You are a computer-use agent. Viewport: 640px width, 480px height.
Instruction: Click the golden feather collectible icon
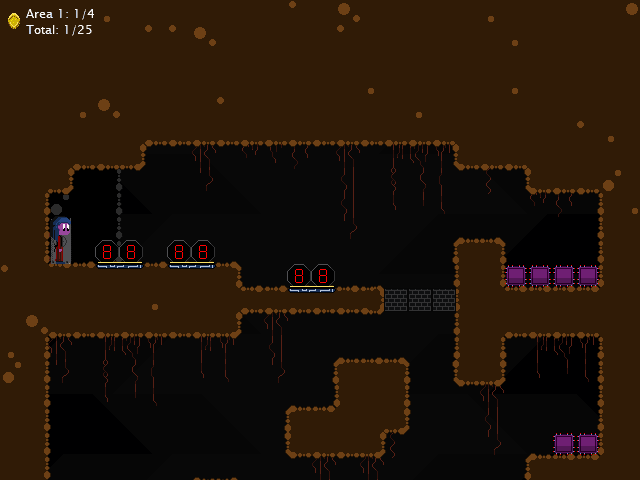point(14,21)
